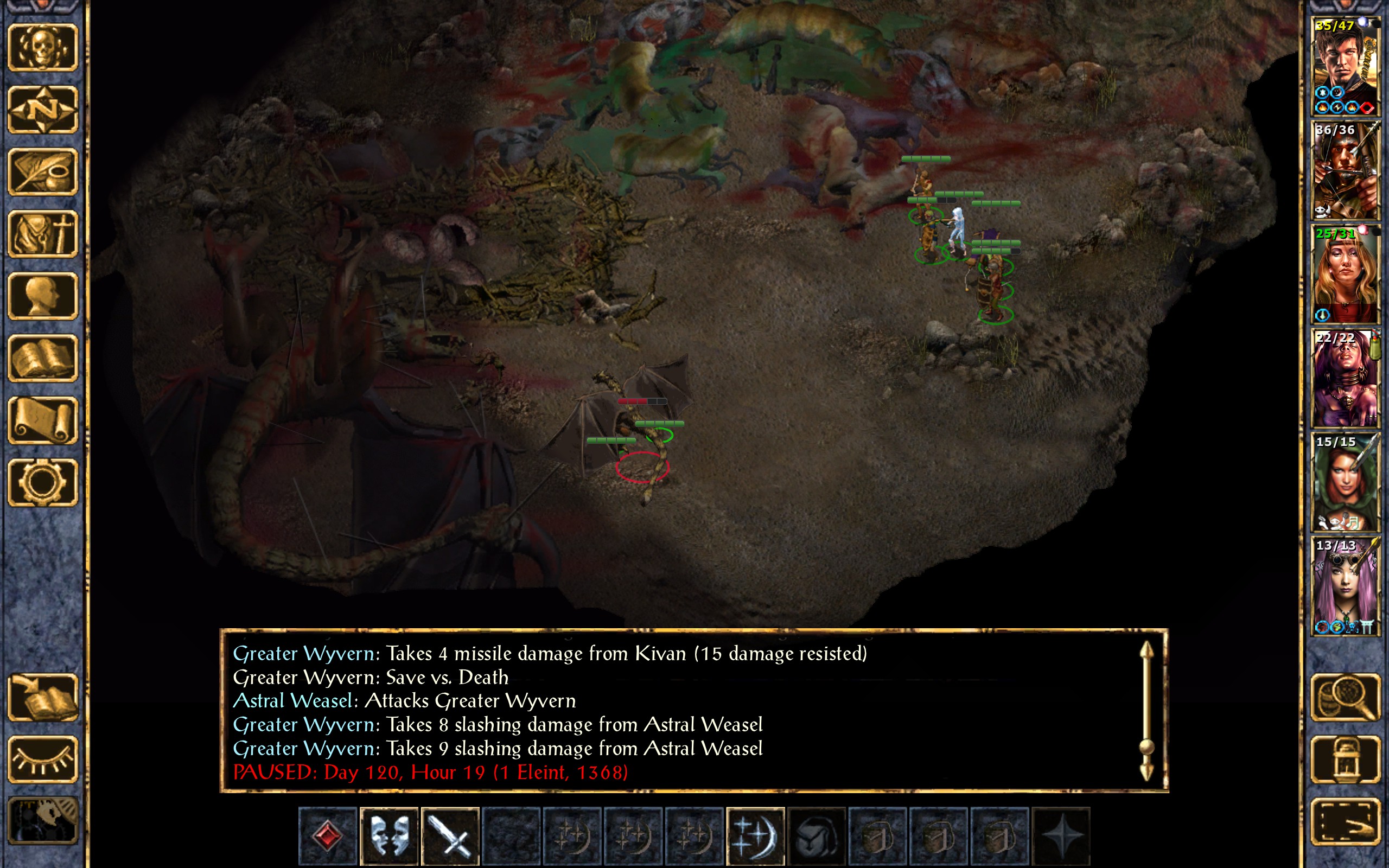
Task: Click the rest button in bottom-left corner
Action: pos(43,821)
